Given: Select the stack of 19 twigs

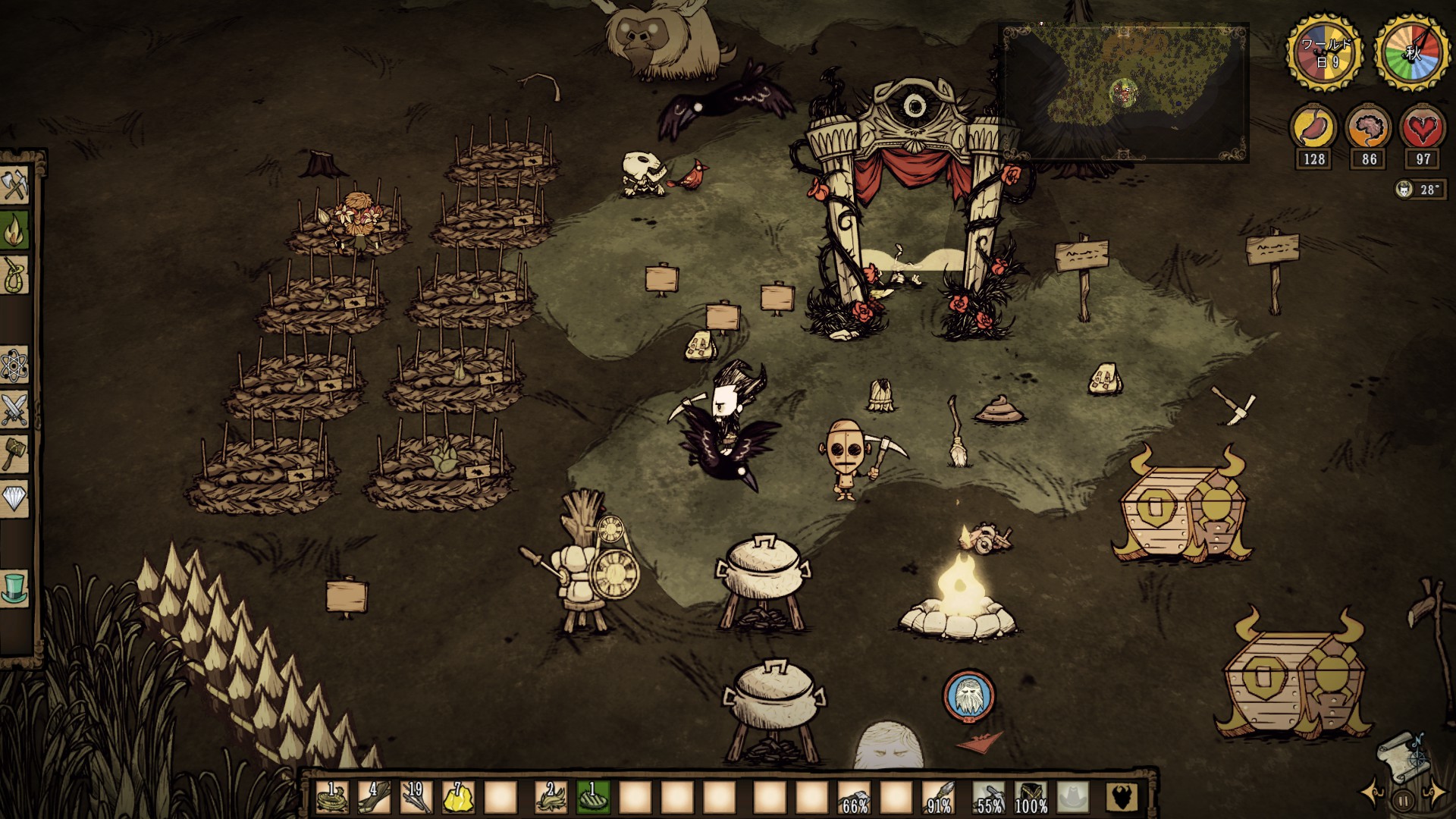Looking at the screenshot, I should coord(416,798).
